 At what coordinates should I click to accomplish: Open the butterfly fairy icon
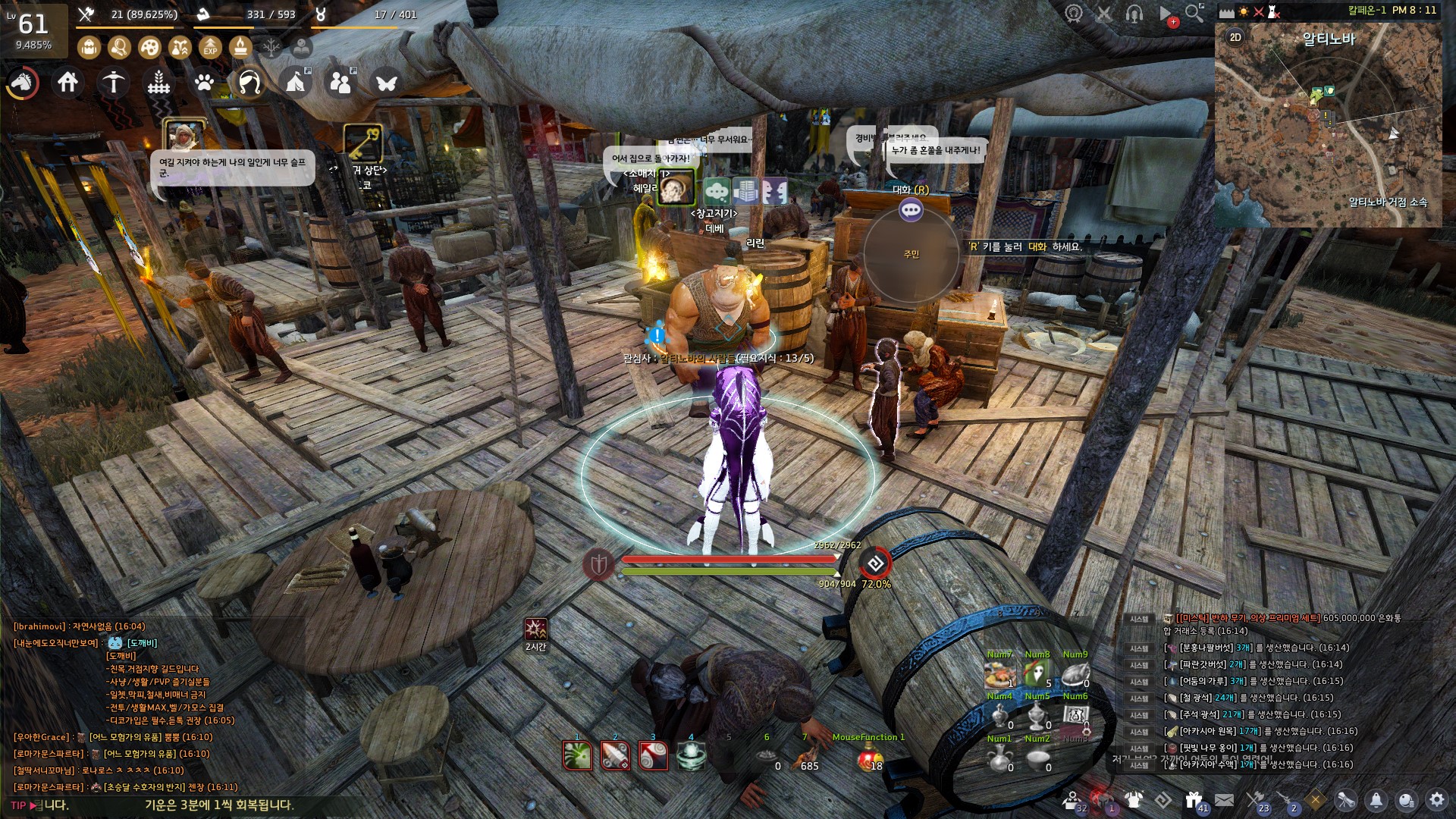click(387, 82)
